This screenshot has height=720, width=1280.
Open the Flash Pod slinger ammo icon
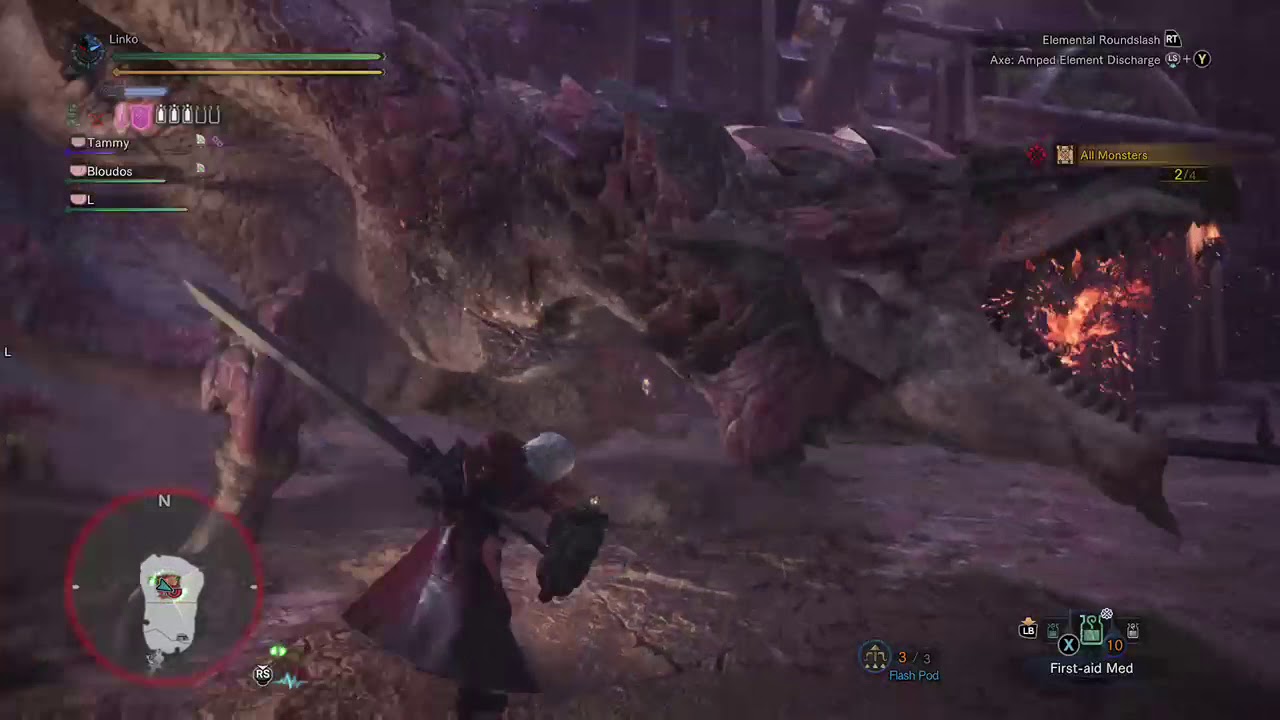[875, 657]
